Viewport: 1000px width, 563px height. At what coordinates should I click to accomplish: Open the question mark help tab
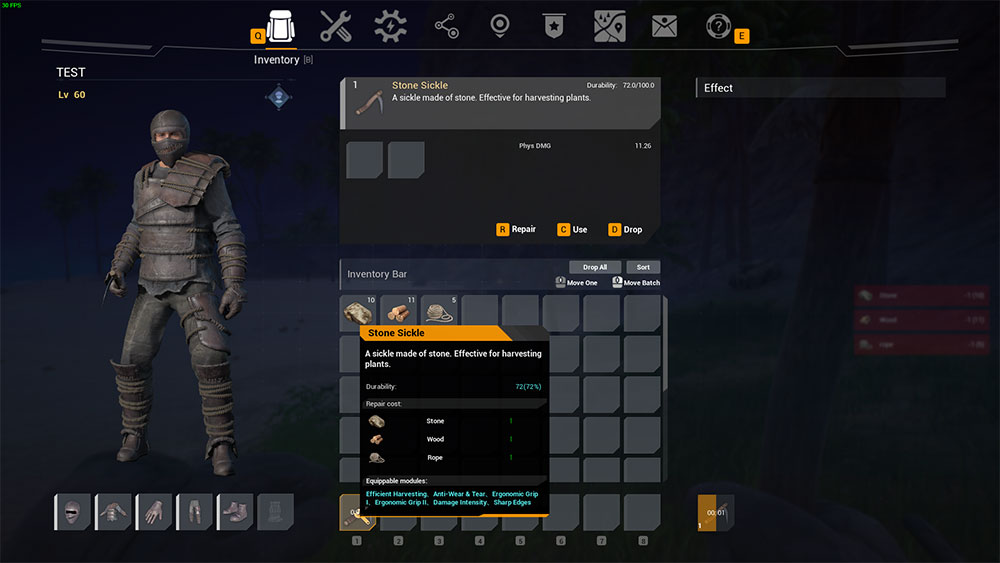(718, 27)
